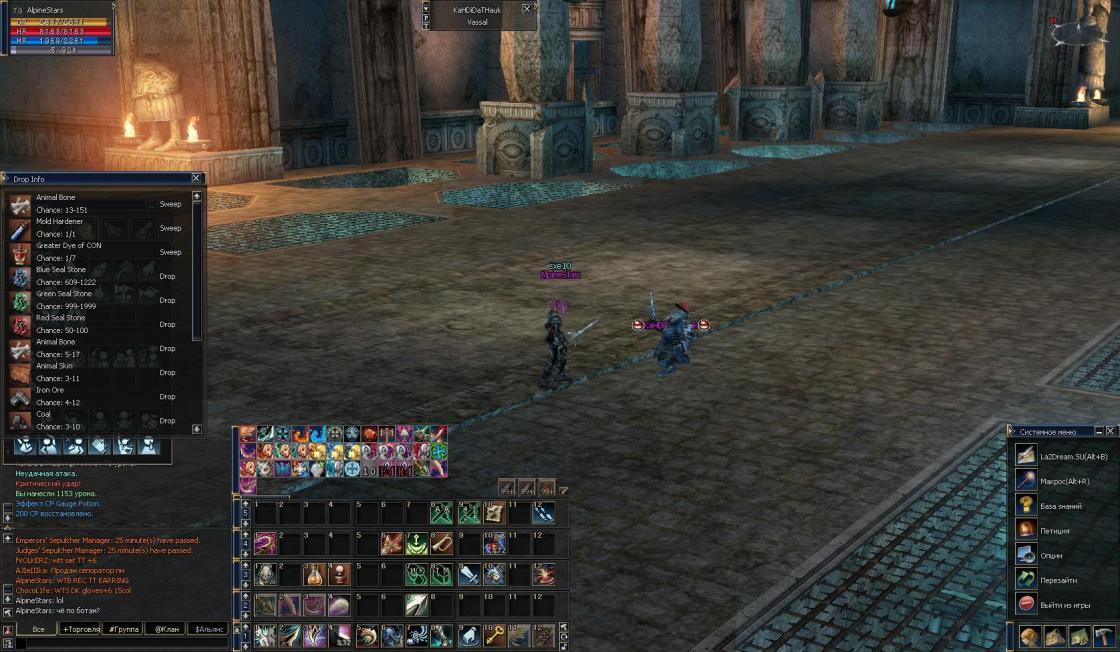The width and height of the screenshot is (1120, 652).
Task: Close the Drop Info window
Action: tap(196, 179)
